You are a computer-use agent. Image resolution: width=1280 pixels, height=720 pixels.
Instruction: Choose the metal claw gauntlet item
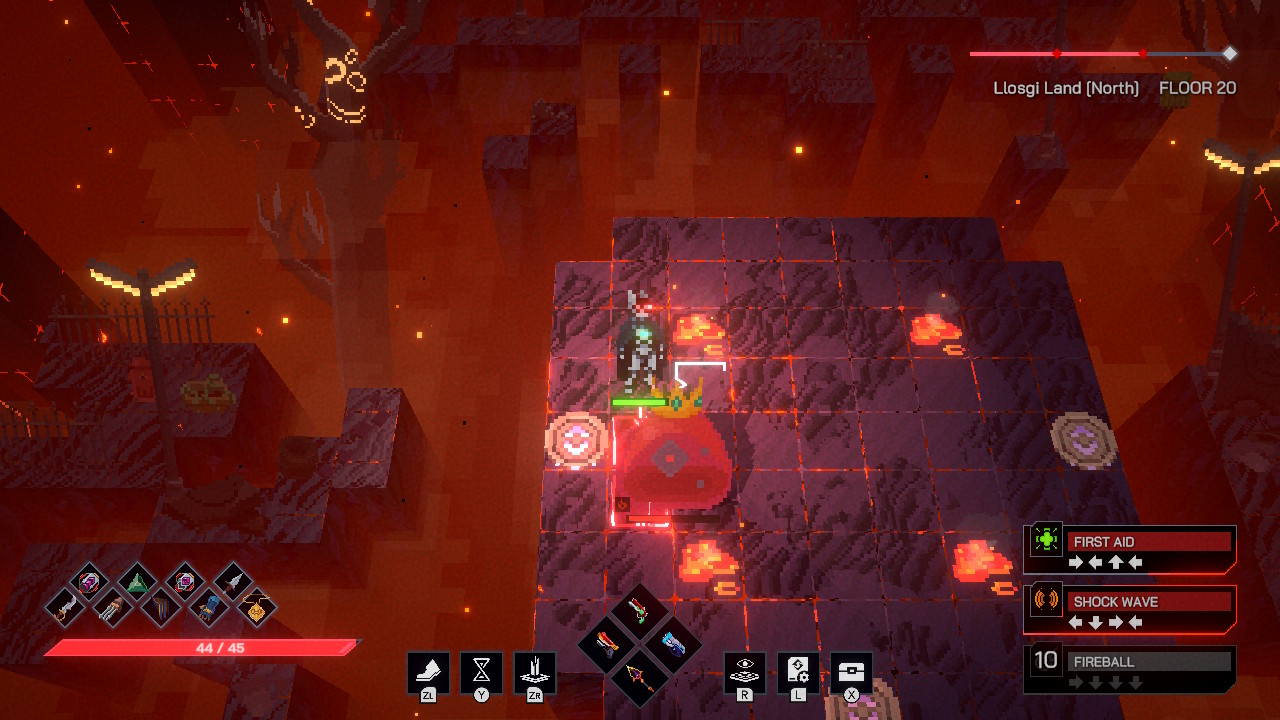pyautogui.click(x=112, y=606)
